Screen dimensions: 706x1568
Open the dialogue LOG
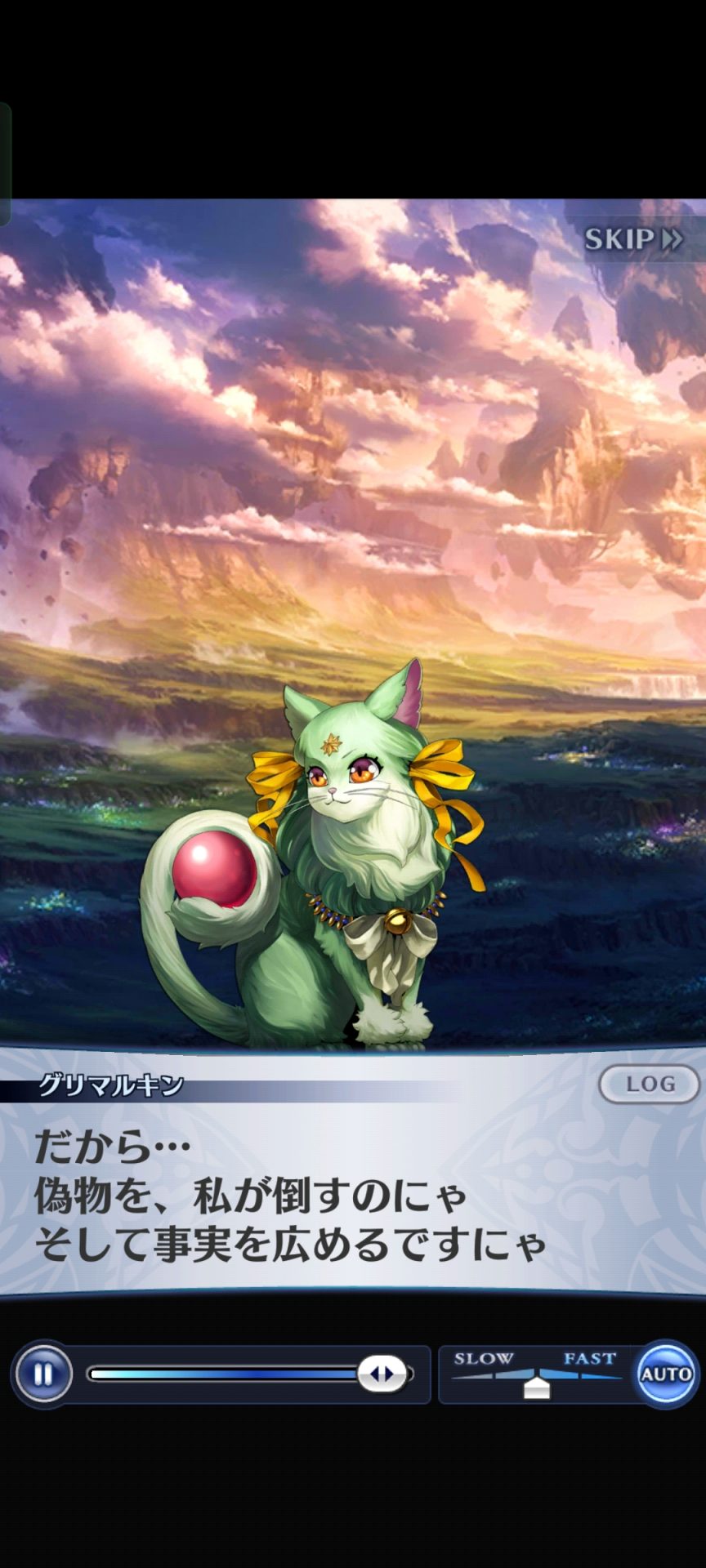pyautogui.click(x=650, y=1084)
